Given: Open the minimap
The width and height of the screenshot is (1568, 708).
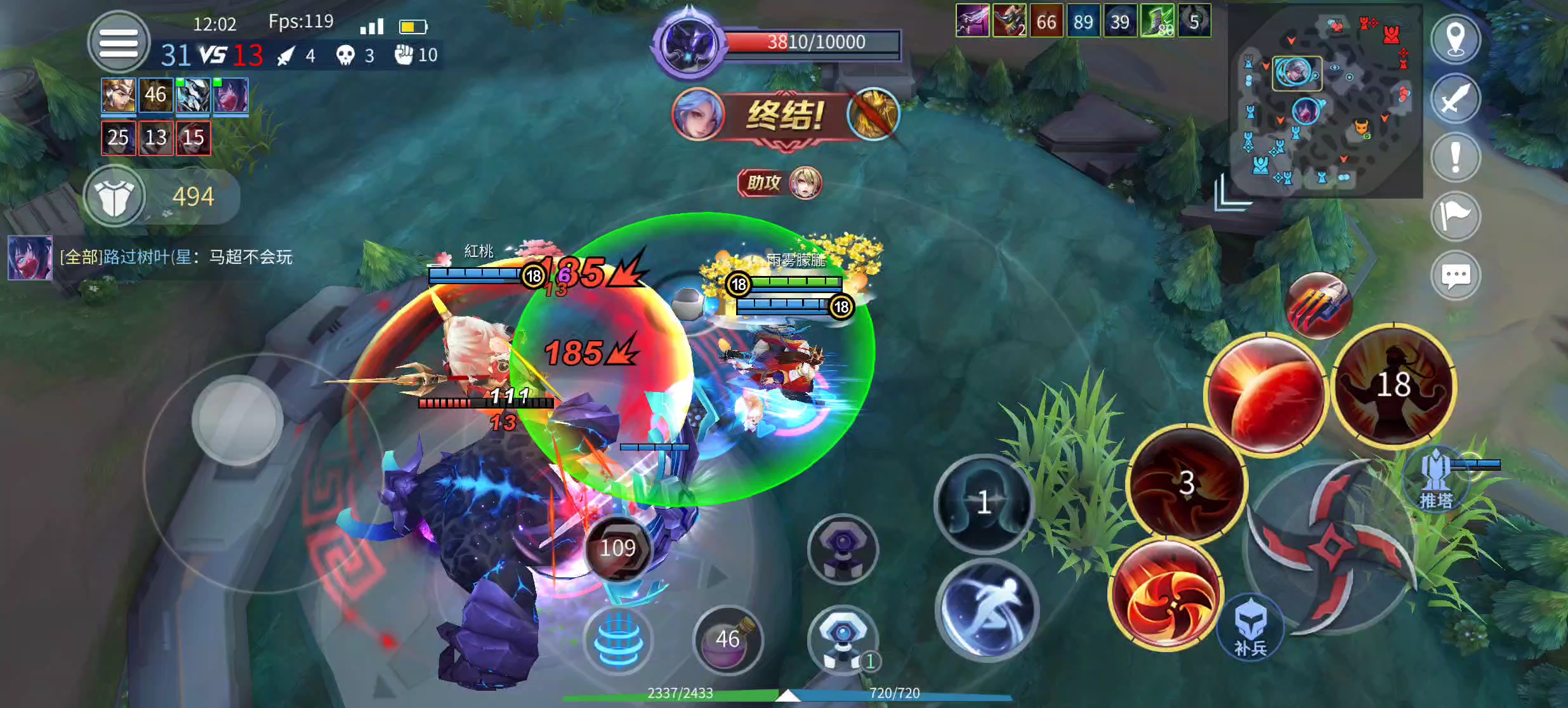Looking at the screenshot, I should pos(1324,100).
